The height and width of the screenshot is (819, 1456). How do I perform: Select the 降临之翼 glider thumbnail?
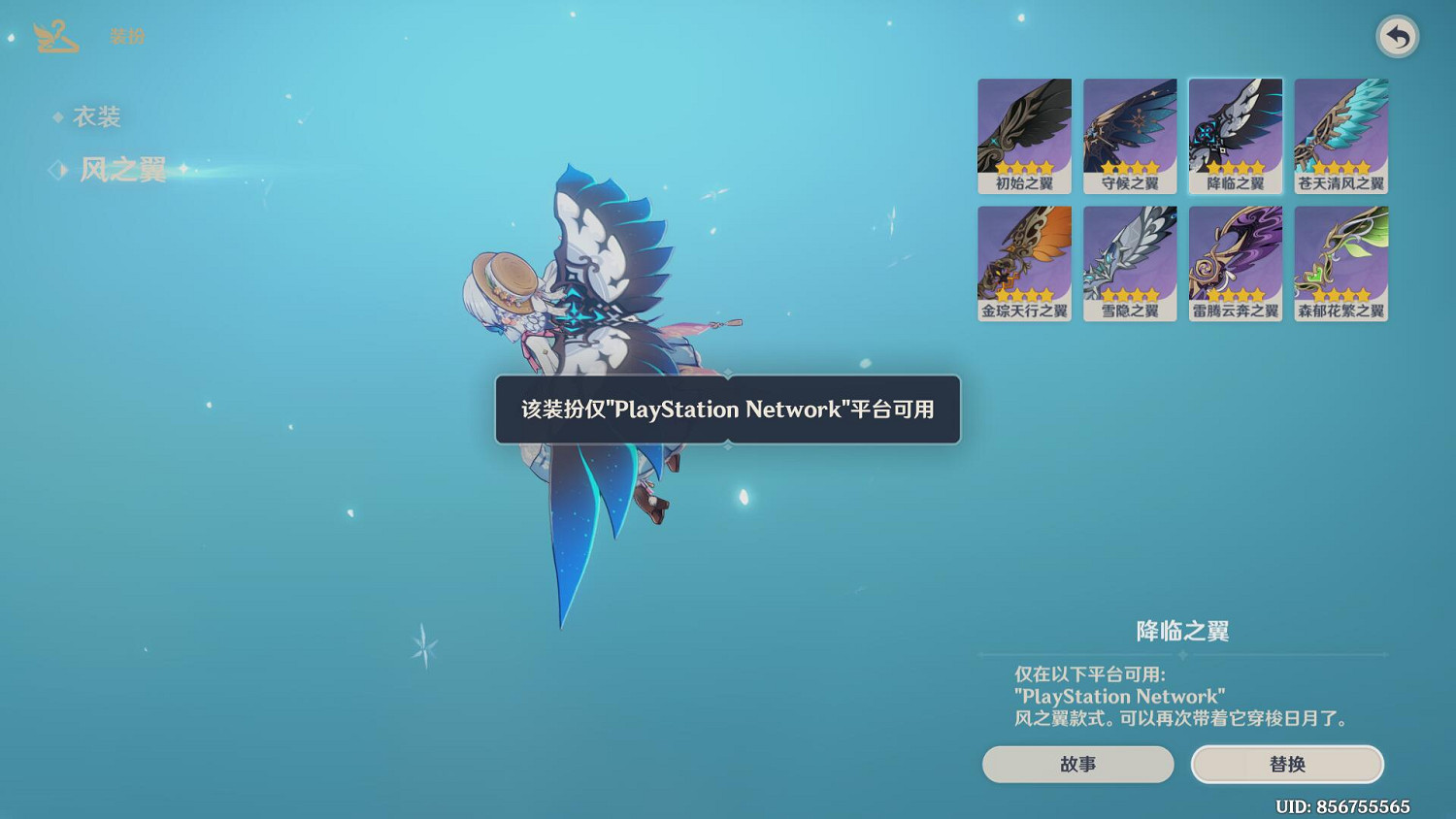click(x=1235, y=136)
